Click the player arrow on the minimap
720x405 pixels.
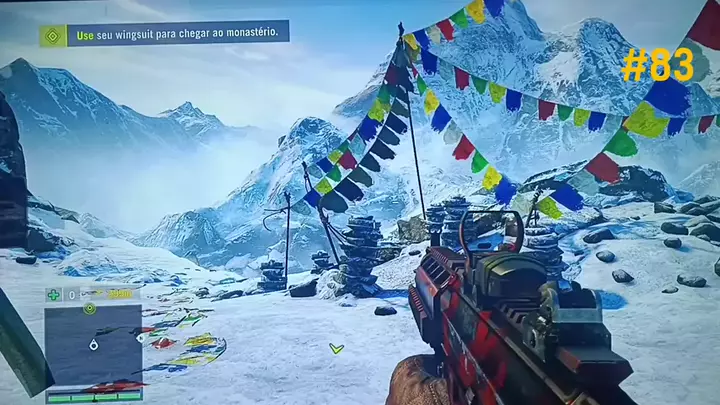[x=93, y=346]
